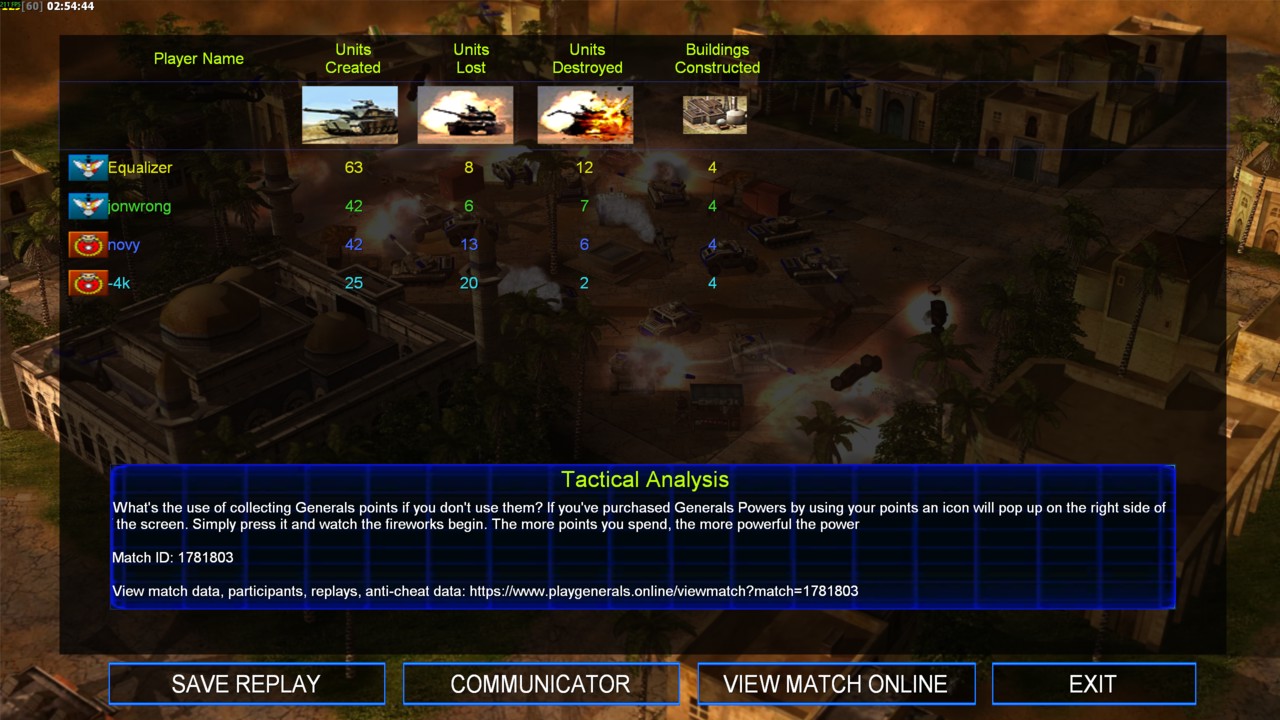Pick the novy player row
The image size is (1280, 720).
(x=124, y=245)
